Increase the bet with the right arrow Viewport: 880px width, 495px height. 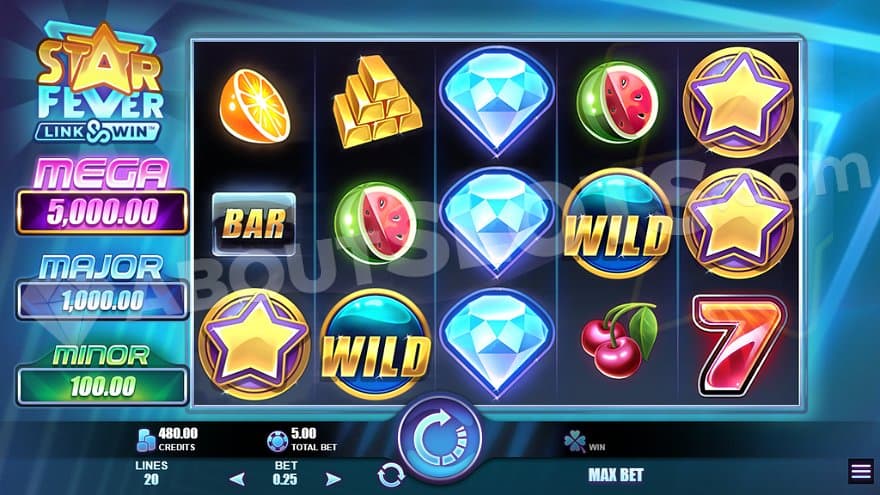click(x=334, y=478)
